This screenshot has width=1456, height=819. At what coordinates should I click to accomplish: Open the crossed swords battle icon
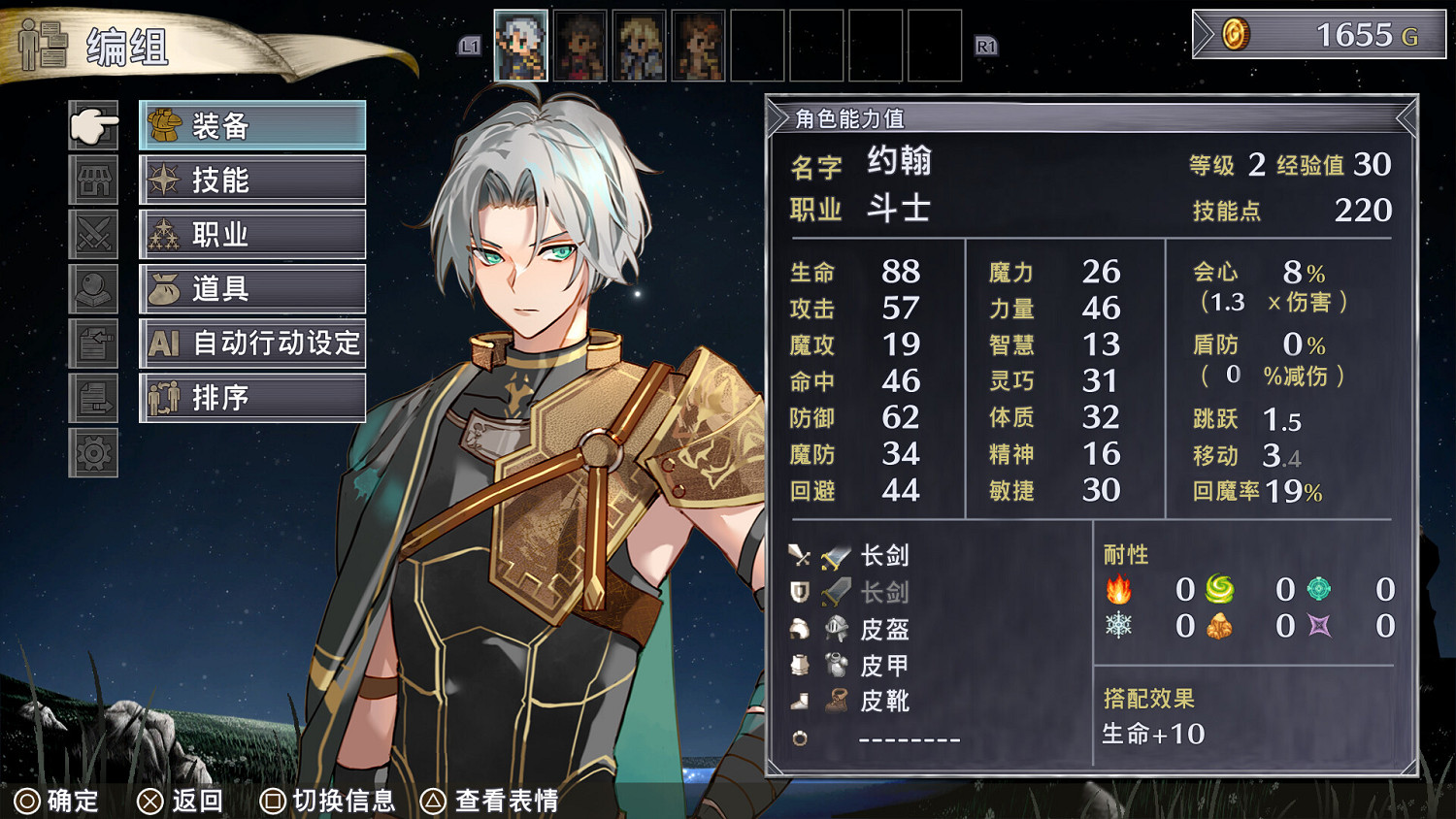[x=94, y=234]
